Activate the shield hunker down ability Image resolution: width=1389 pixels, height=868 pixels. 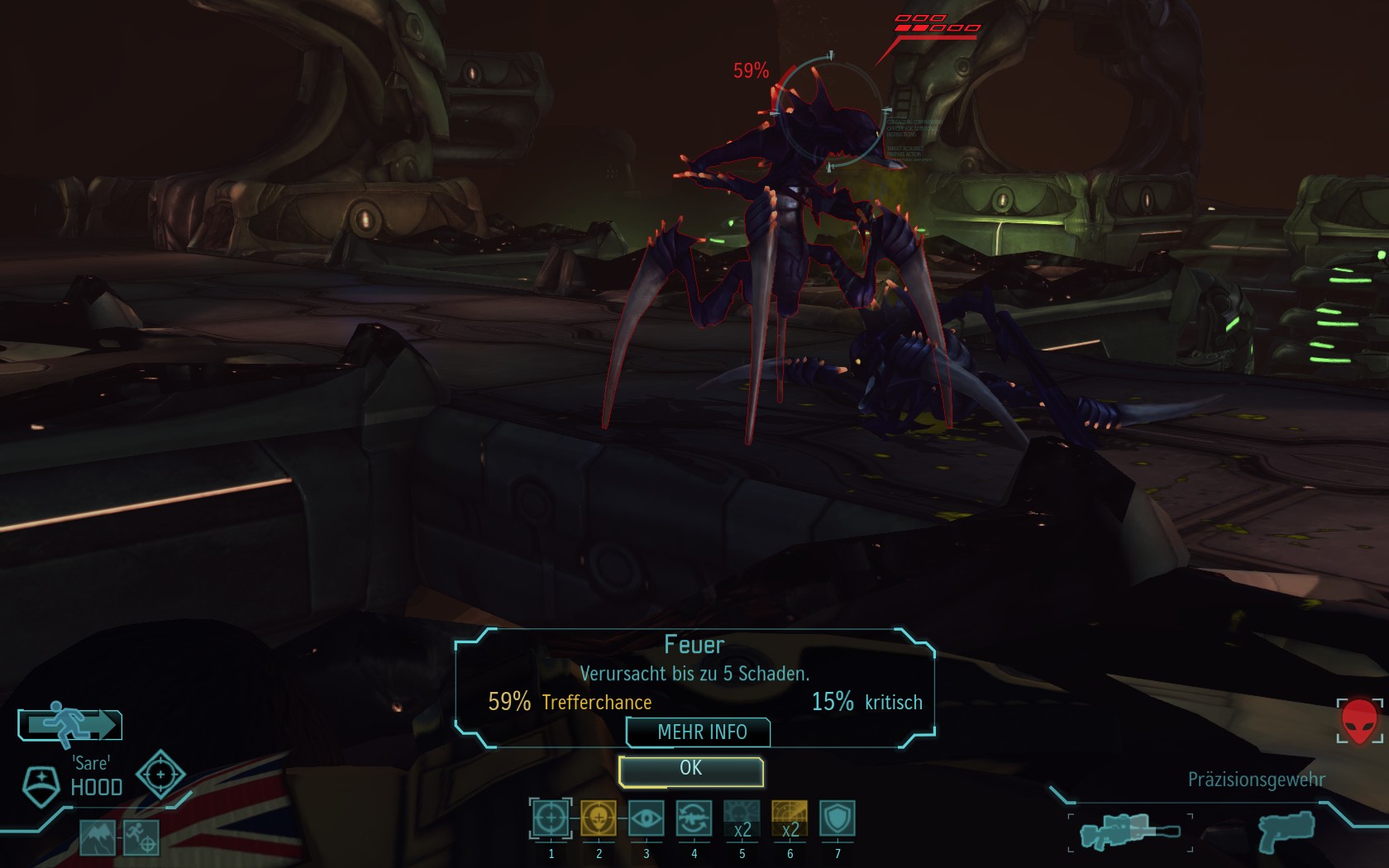pos(837,819)
